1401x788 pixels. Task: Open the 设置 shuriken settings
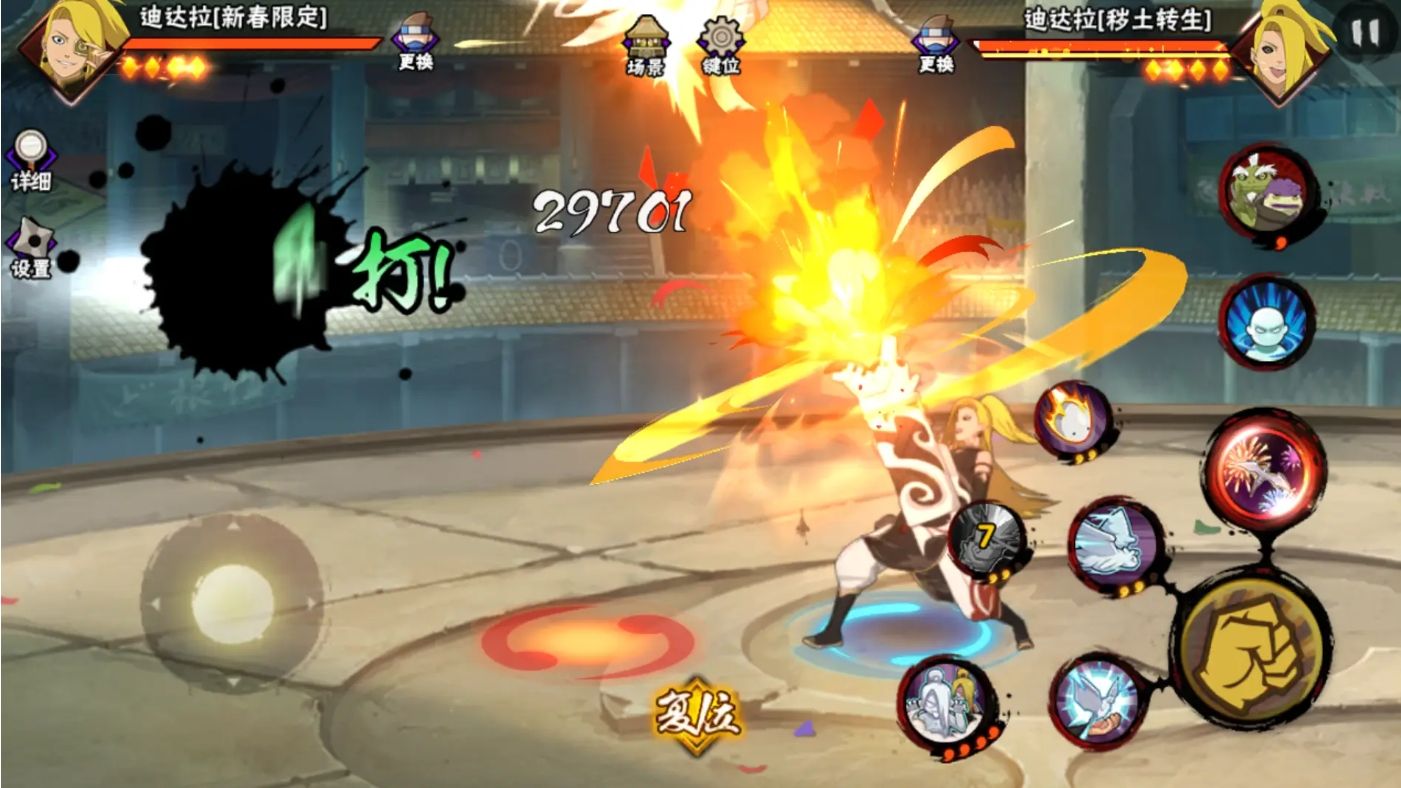pos(30,246)
